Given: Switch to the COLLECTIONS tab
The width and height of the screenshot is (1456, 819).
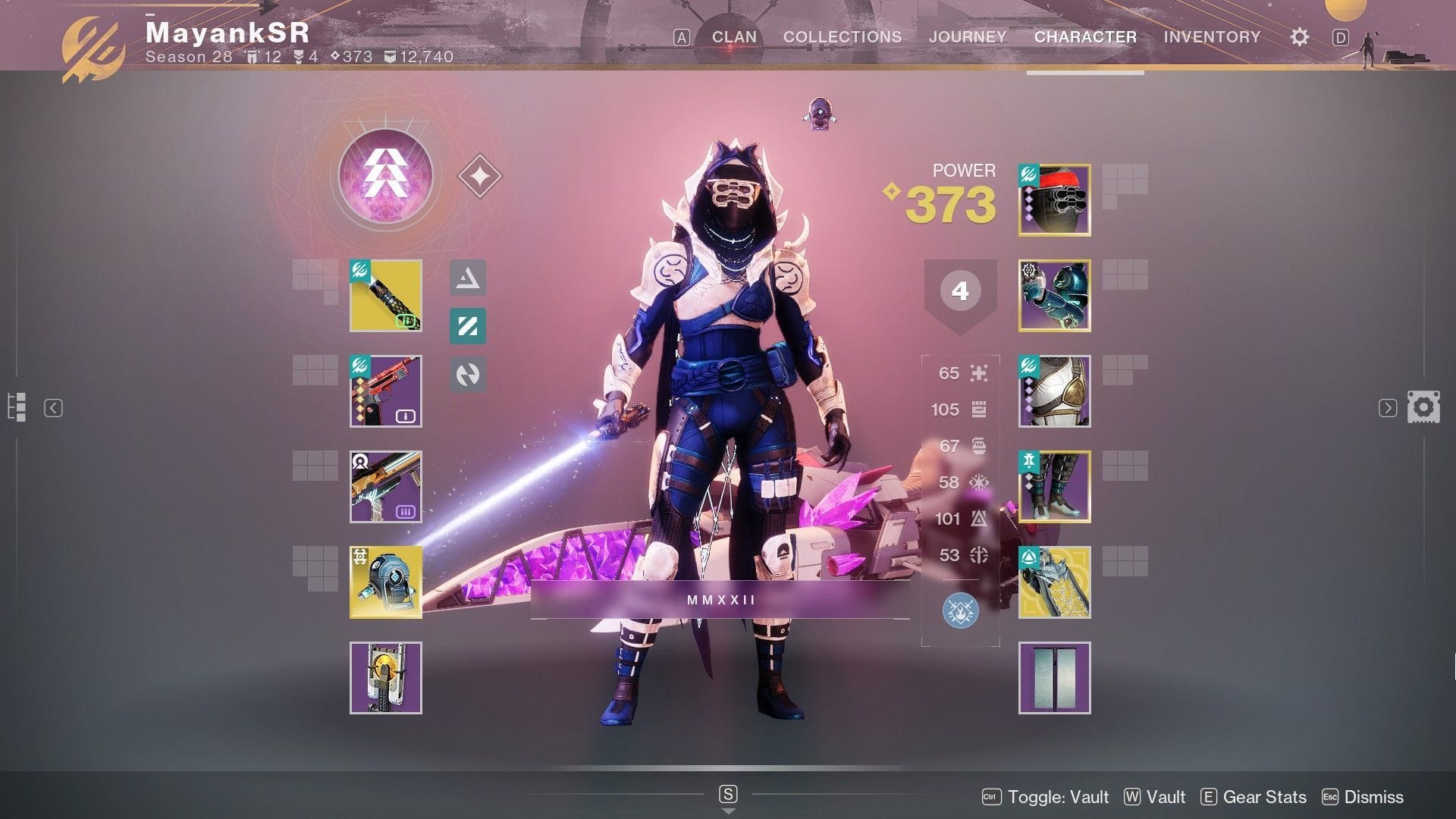Looking at the screenshot, I should click(x=840, y=36).
